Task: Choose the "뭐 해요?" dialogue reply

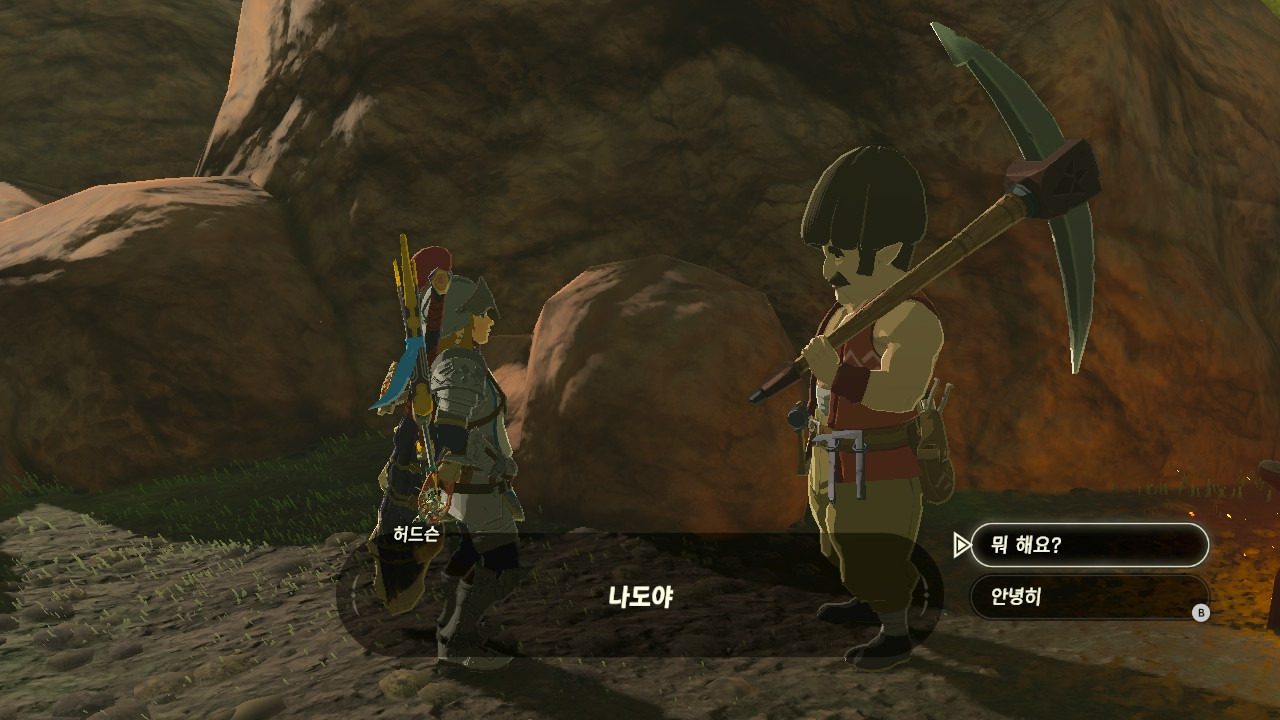Action: 1089,545
